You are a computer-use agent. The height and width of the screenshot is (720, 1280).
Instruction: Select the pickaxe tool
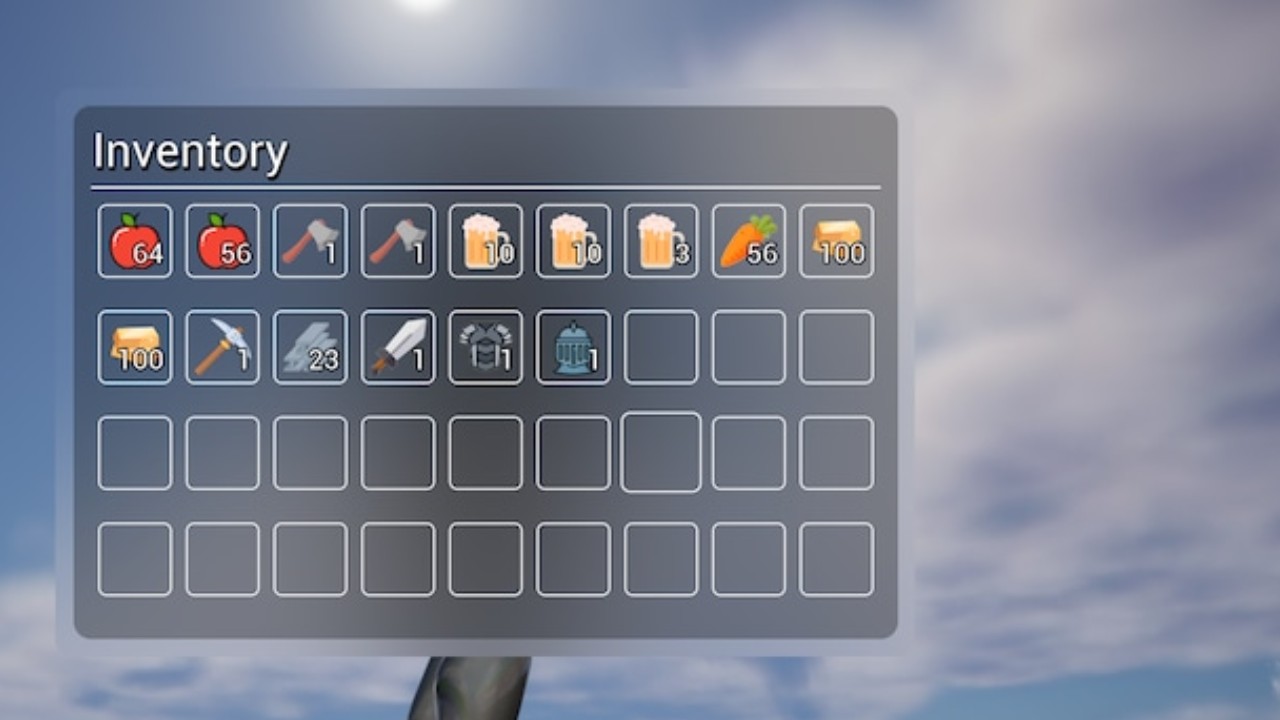click(222, 346)
